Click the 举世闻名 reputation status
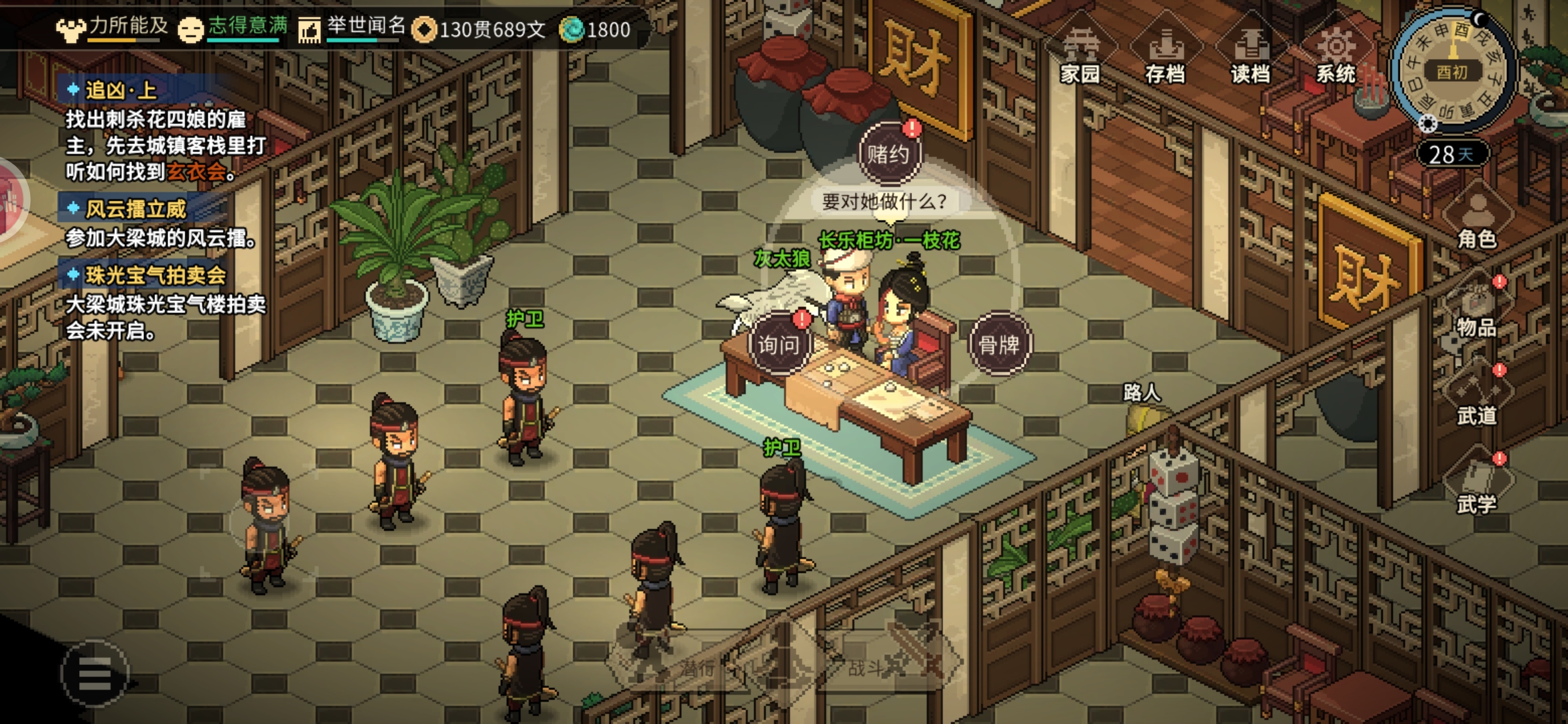Viewport: 1568px width, 724px height. tap(353, 27)
